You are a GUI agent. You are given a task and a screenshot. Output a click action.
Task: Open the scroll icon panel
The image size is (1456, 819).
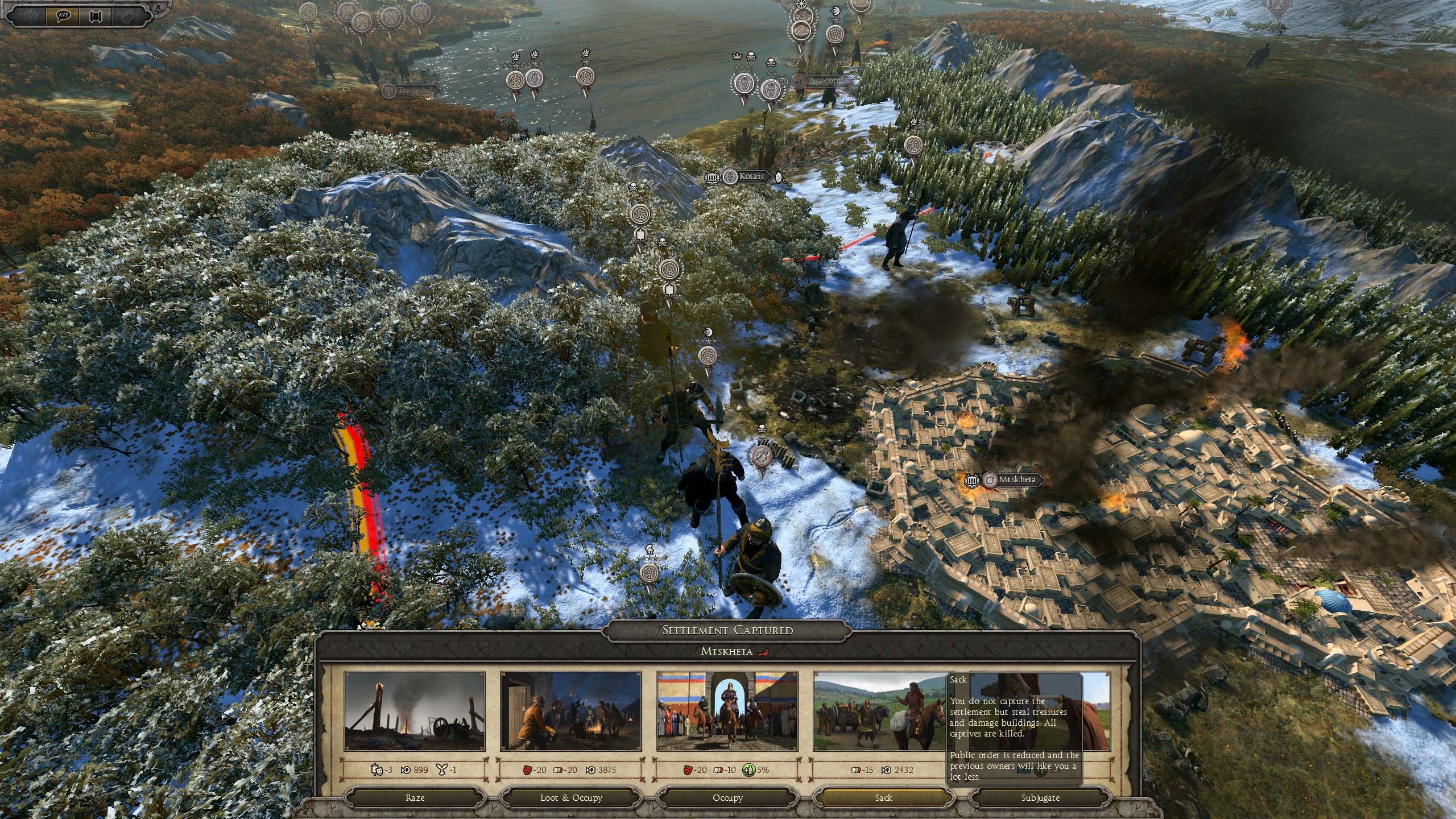[x=96, y=15]
